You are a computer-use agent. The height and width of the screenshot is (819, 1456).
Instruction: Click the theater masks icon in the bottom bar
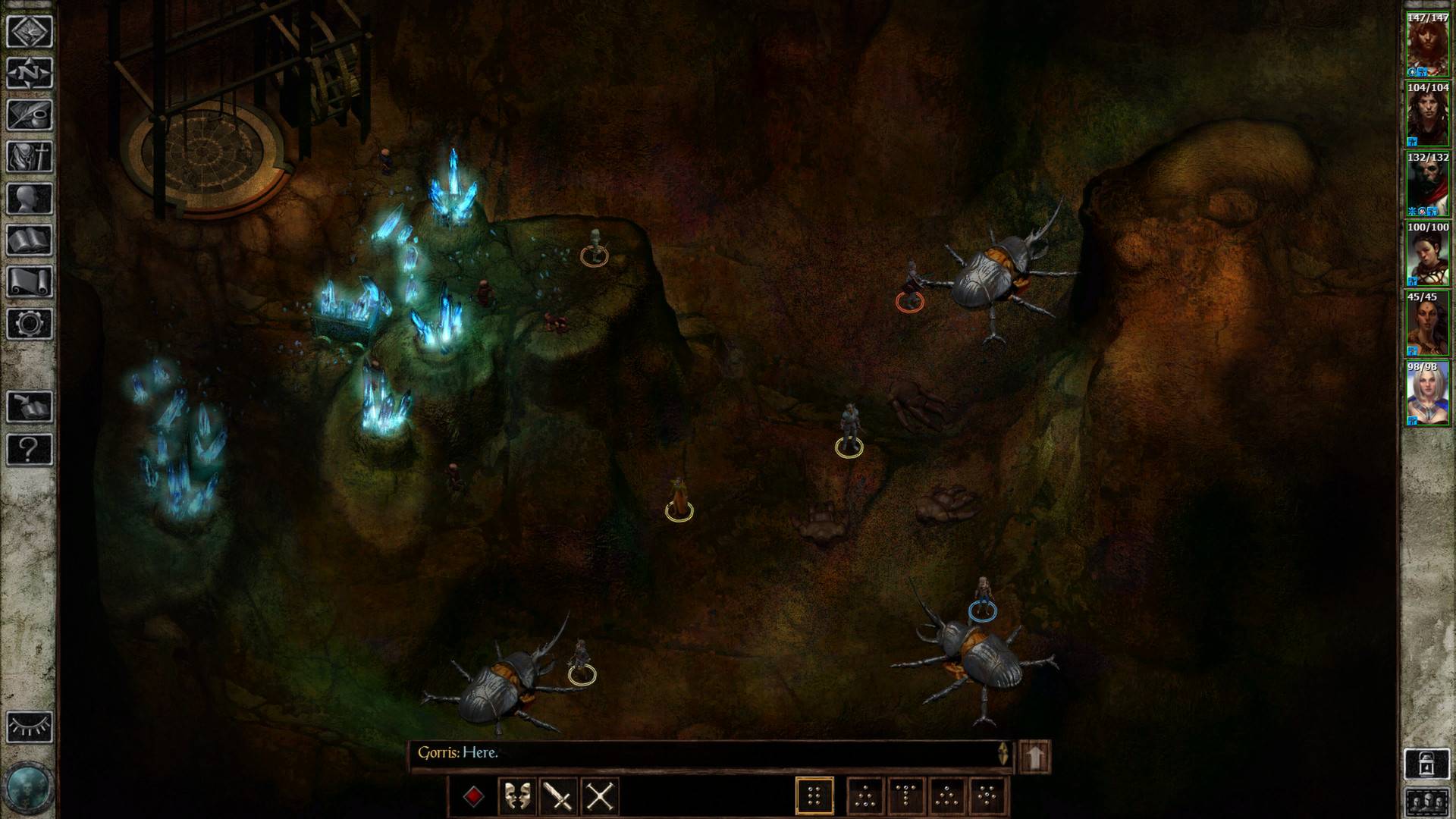tap(518, 794)
